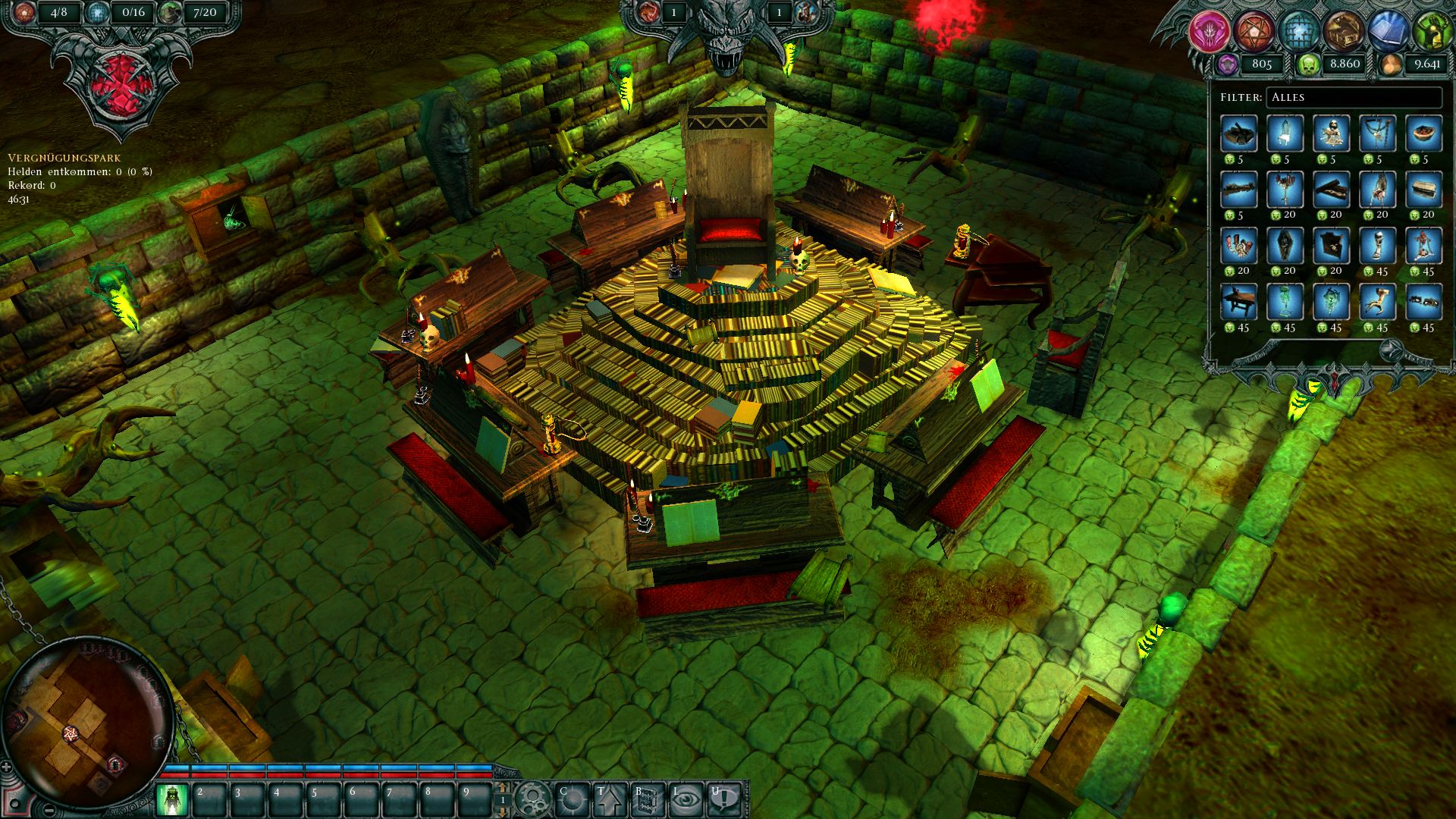Open the green gold digger category

[x=1433, y=30]
